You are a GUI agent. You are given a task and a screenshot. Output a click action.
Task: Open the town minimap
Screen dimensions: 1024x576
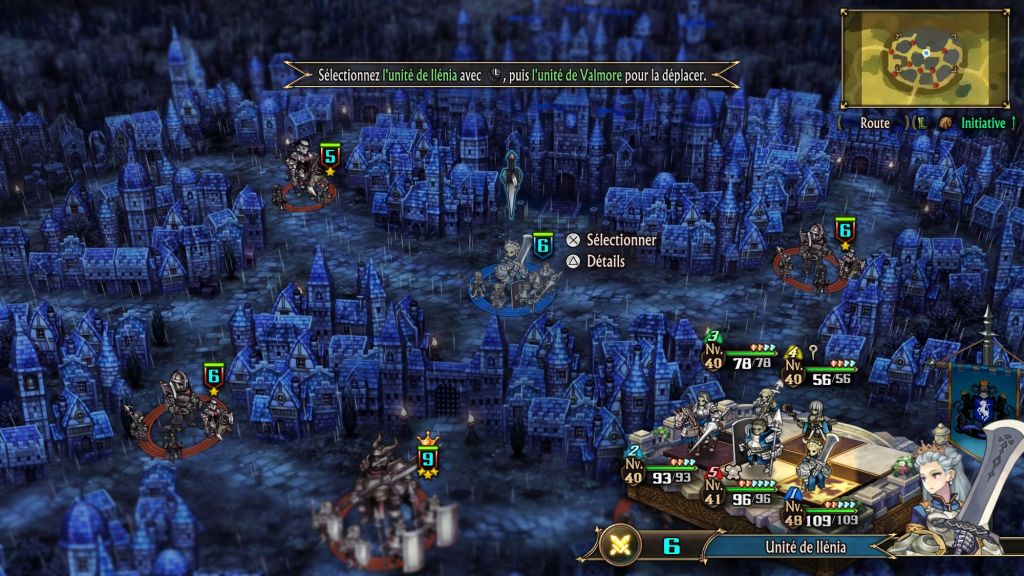click(x=925, y=58)
